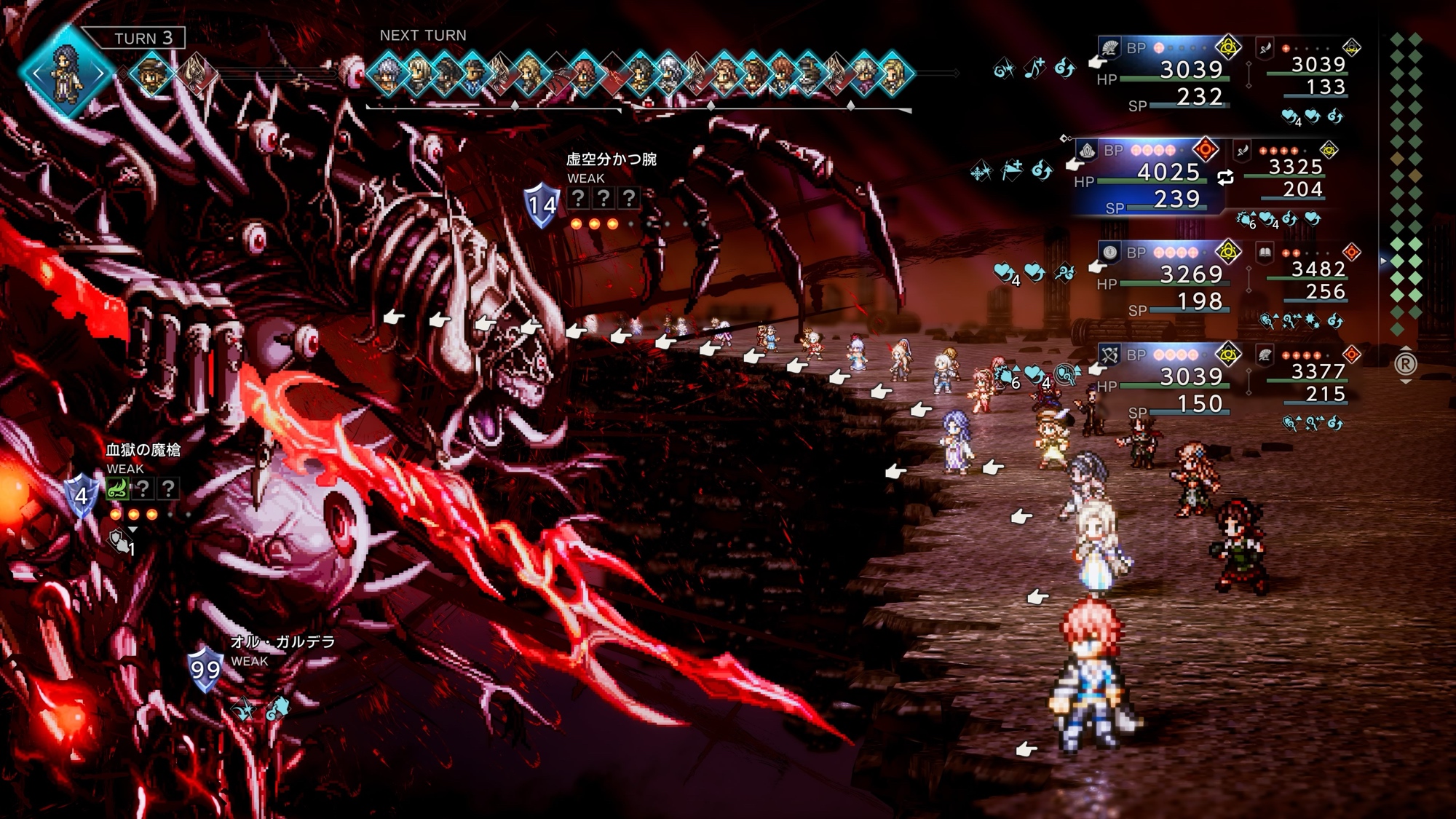Click the swap arrows beside the 4025 HP panel
The image size is (1456, 819).
[1226, 177]
